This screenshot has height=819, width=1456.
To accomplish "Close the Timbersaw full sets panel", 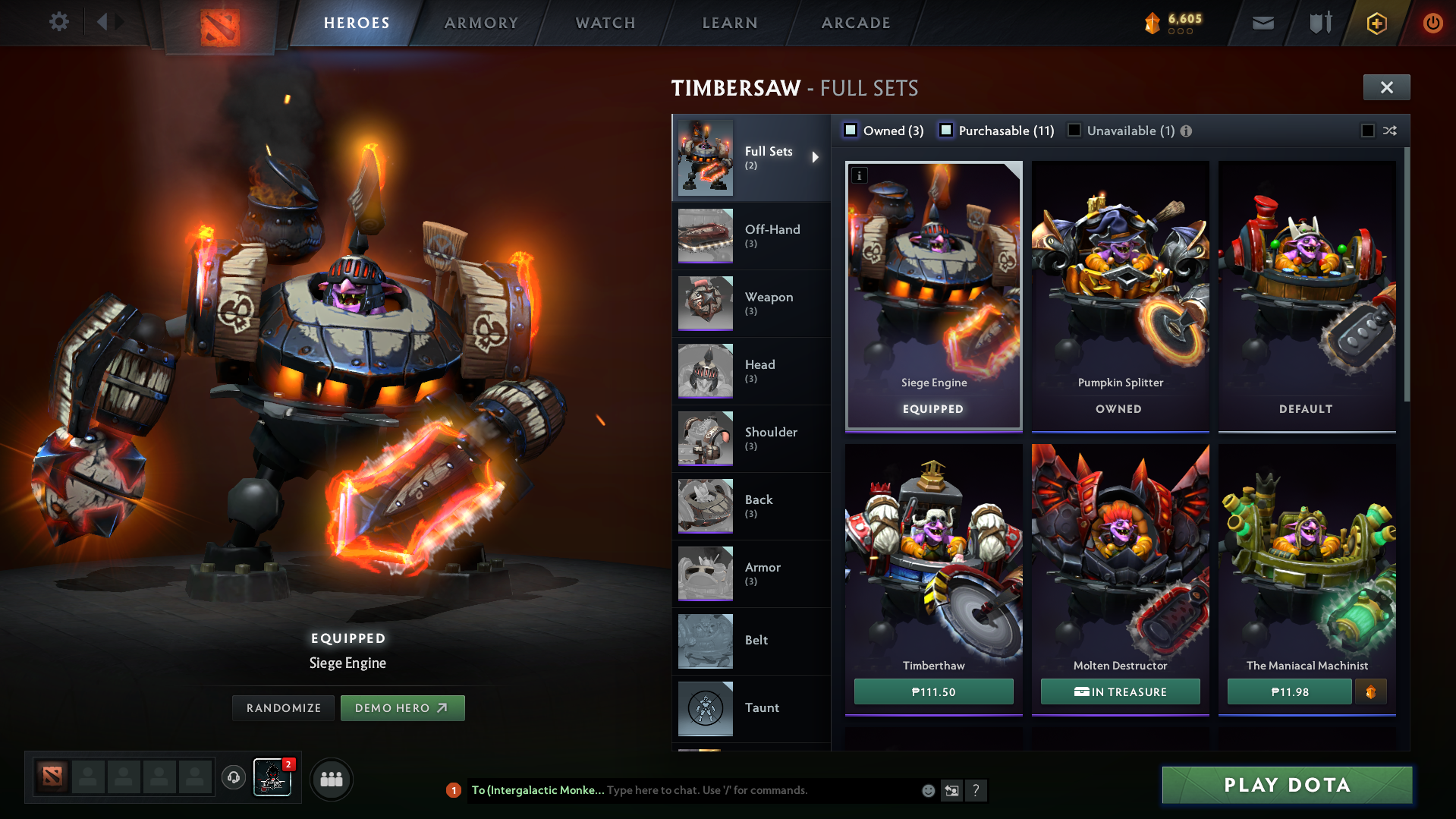I will pos(1386,87).
